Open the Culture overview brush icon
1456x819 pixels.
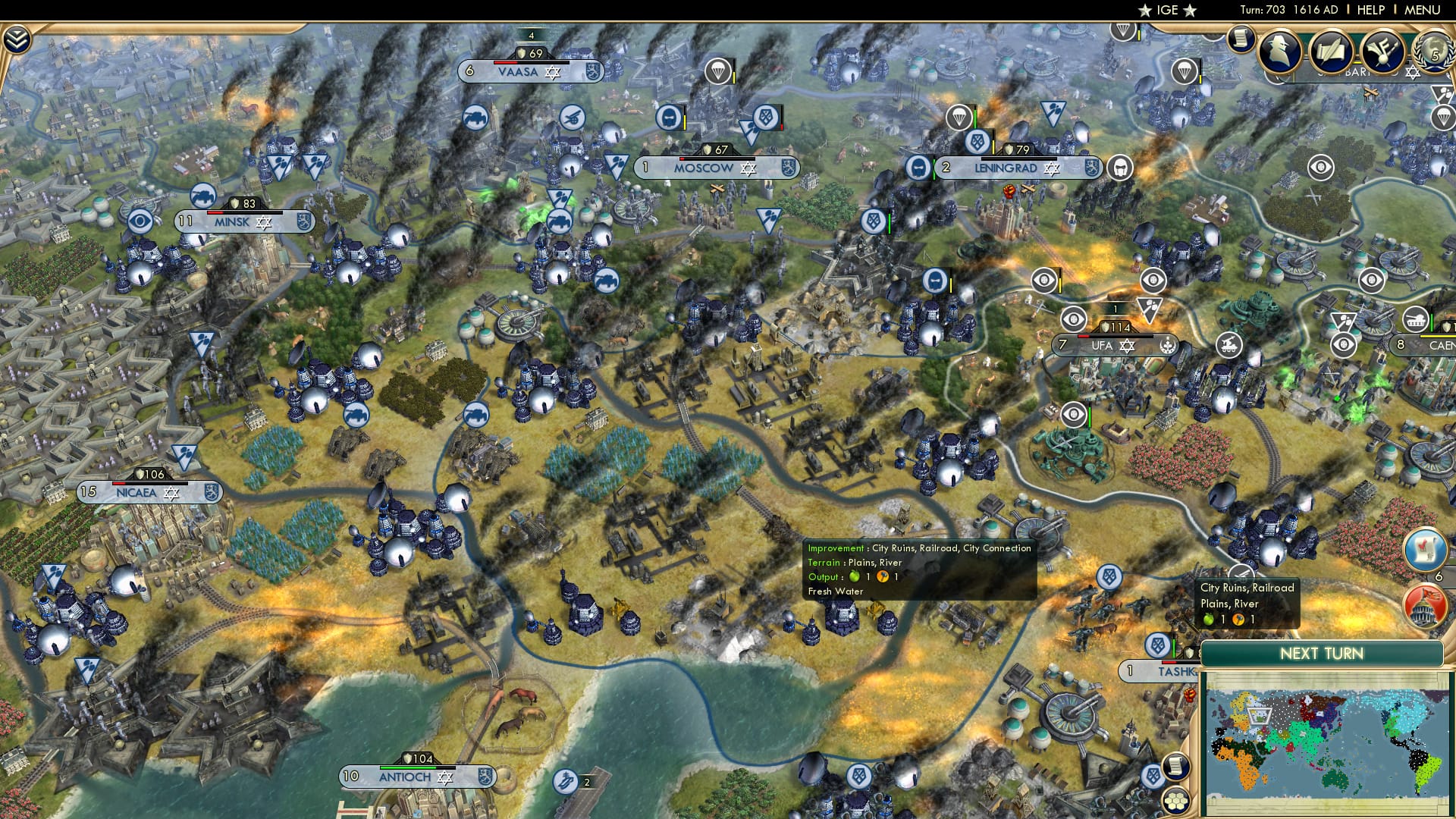[1382, 52]
